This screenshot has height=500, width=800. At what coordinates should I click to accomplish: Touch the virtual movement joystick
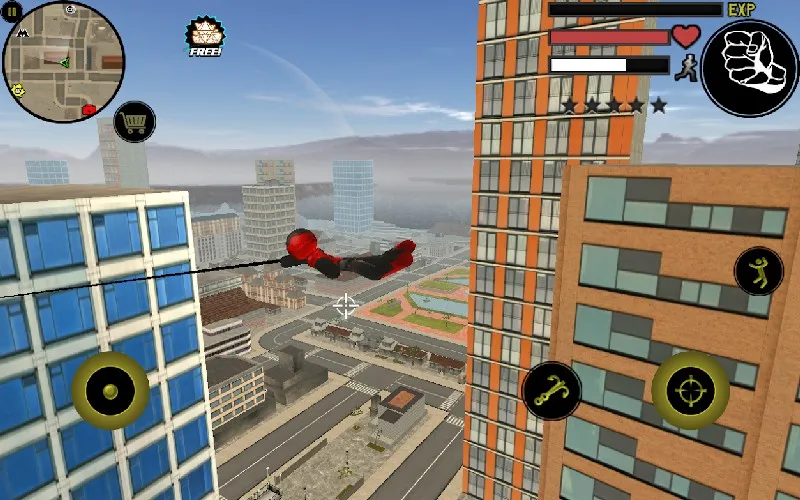coord(110,390)
